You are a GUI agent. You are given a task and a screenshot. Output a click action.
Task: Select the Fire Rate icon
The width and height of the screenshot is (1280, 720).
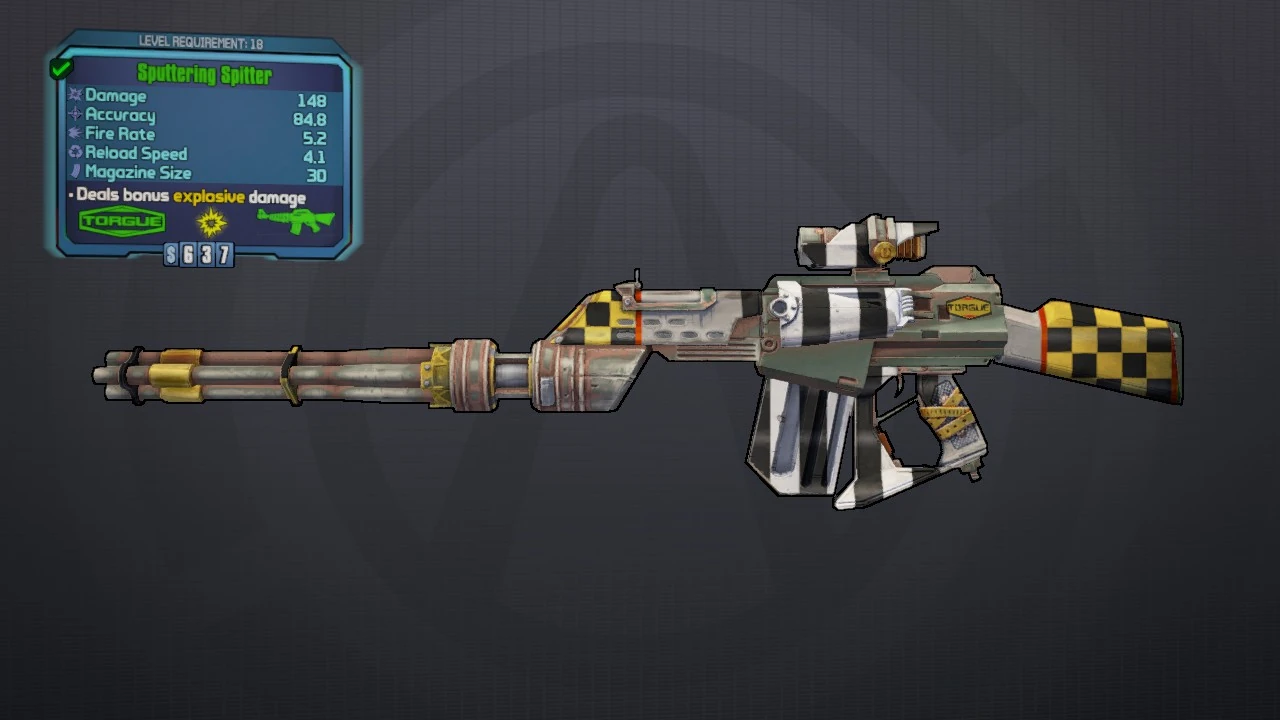pyautogui.click(x=75, y=134)
